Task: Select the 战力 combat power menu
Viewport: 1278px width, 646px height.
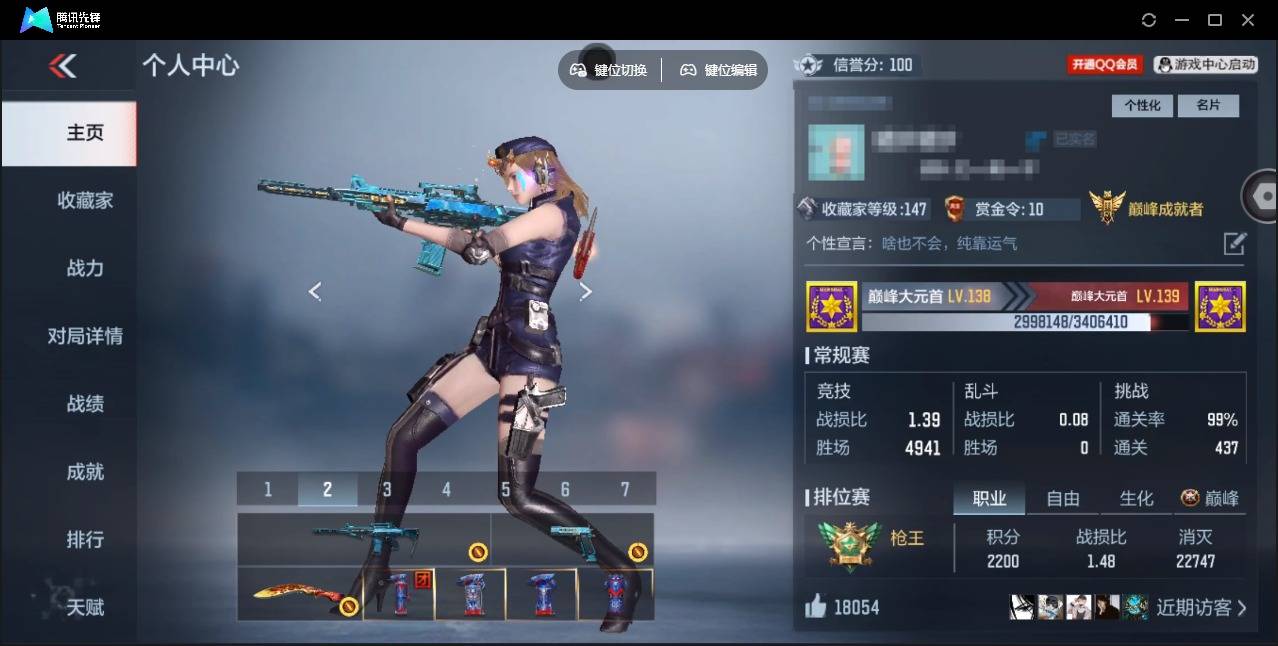Action: pyautogui.click(x=85, y=268)
